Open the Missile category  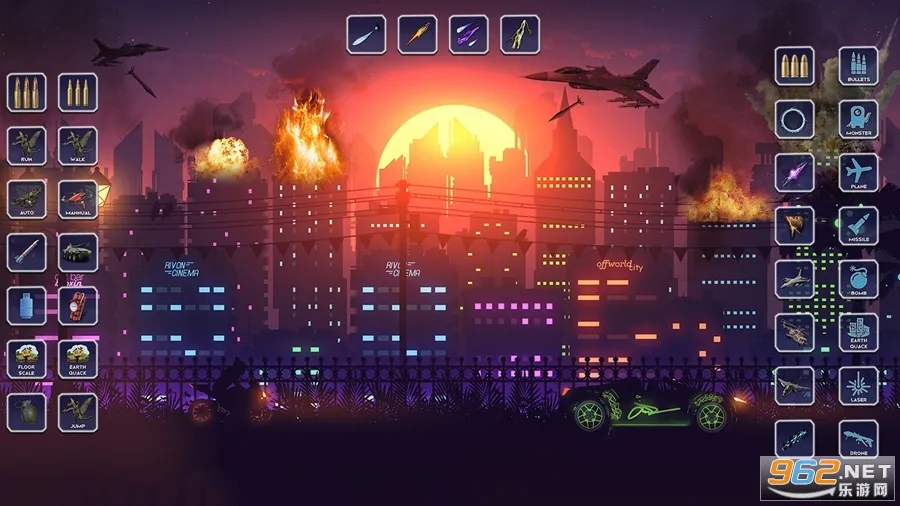tap(858, 226)
